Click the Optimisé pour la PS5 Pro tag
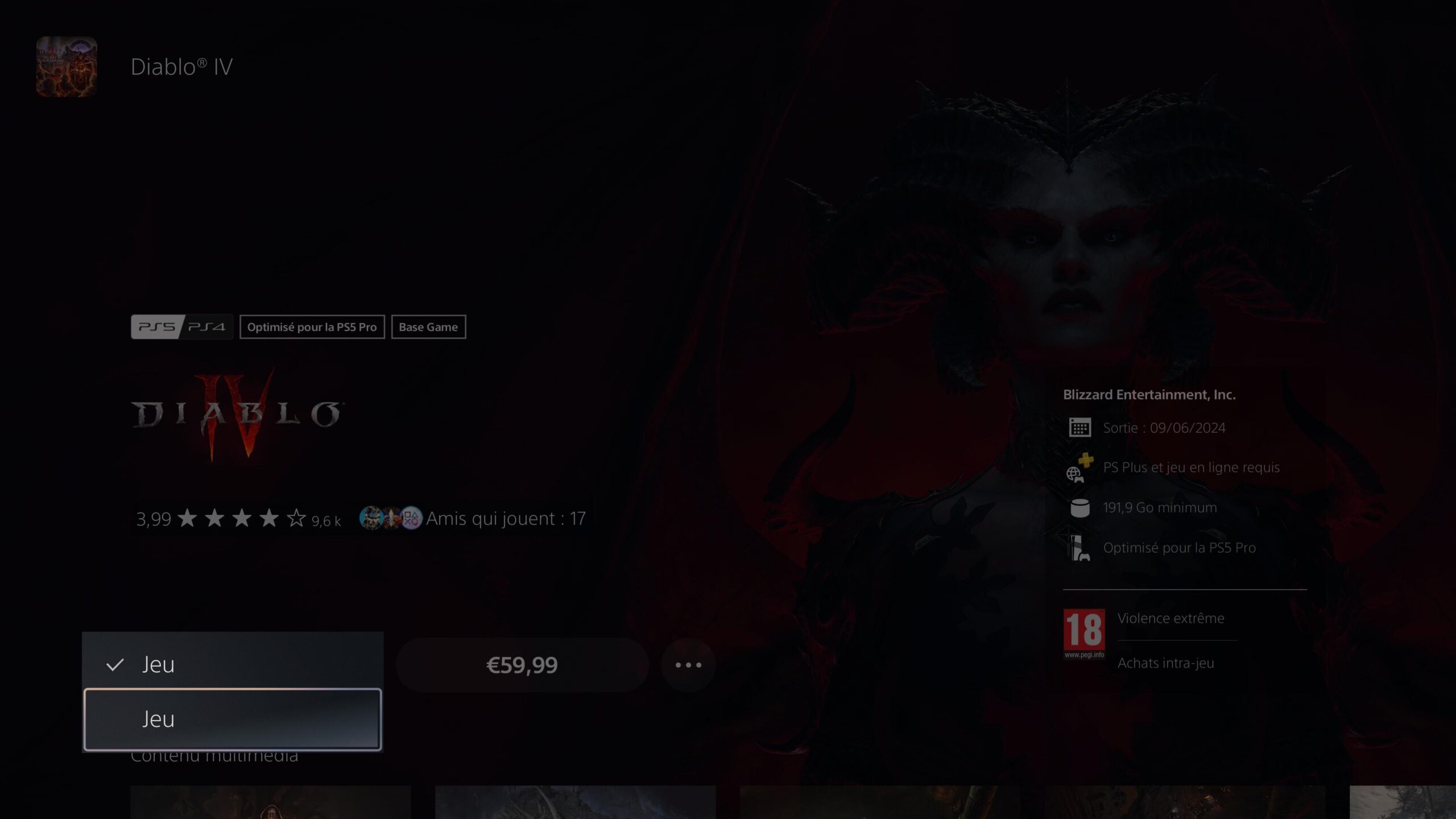This screenshot has width=1456, height=819. pos(312,327)
